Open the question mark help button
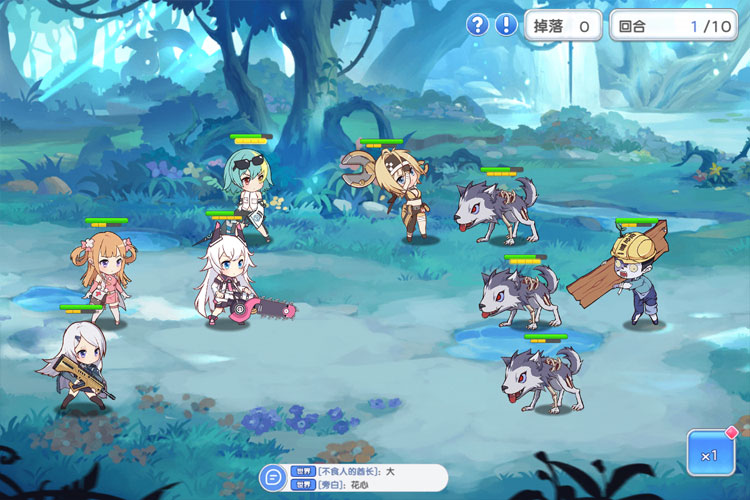 [478, 25]
